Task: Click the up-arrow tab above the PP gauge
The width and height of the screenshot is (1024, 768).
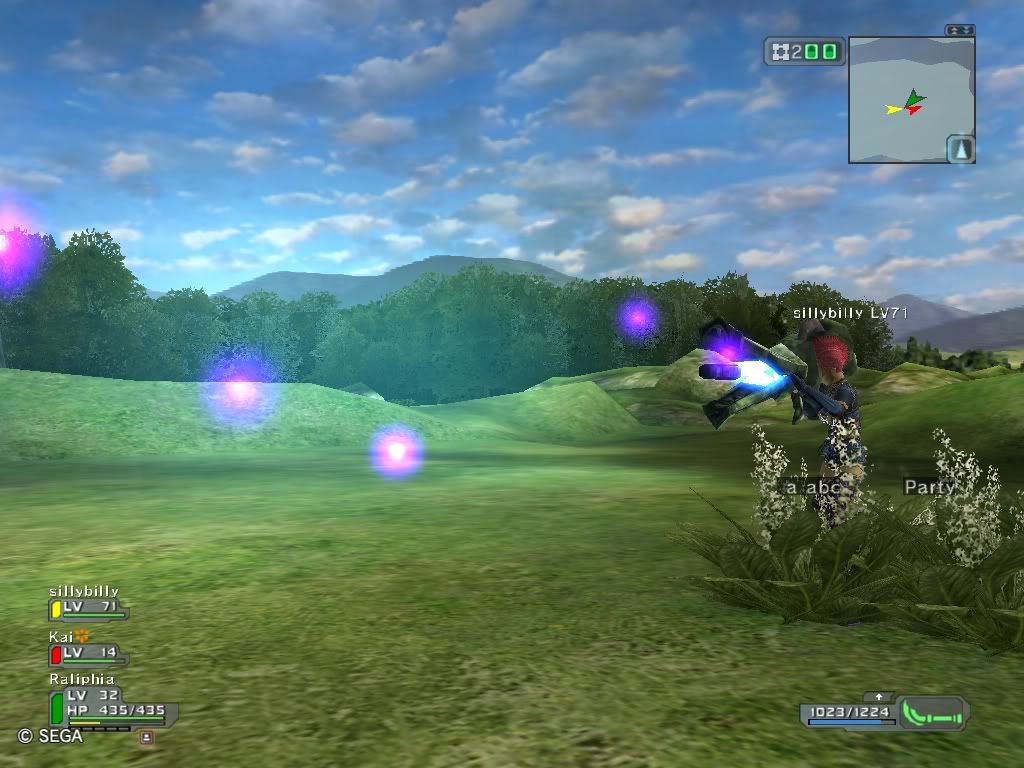Action: coord(879,697)
